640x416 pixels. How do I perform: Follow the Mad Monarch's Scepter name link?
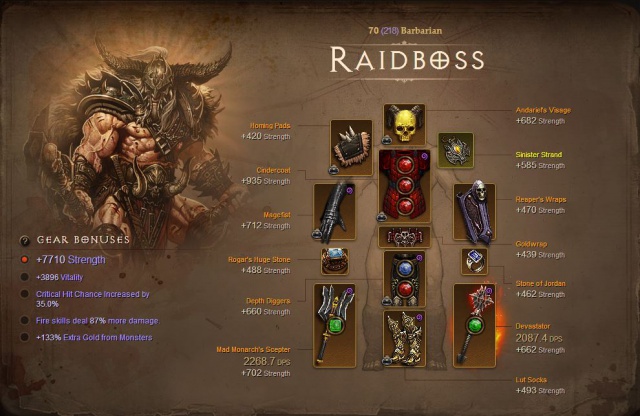255,349
